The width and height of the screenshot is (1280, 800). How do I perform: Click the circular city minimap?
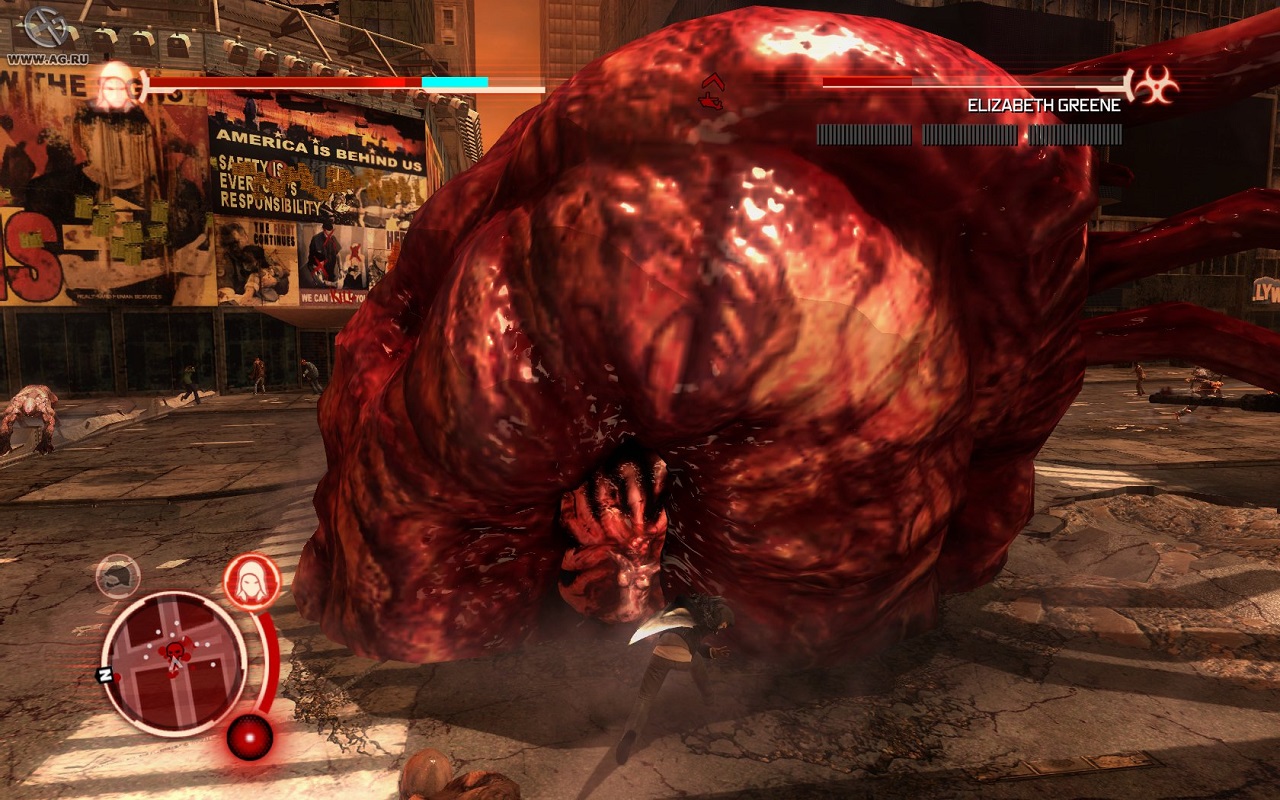point(174,662)
